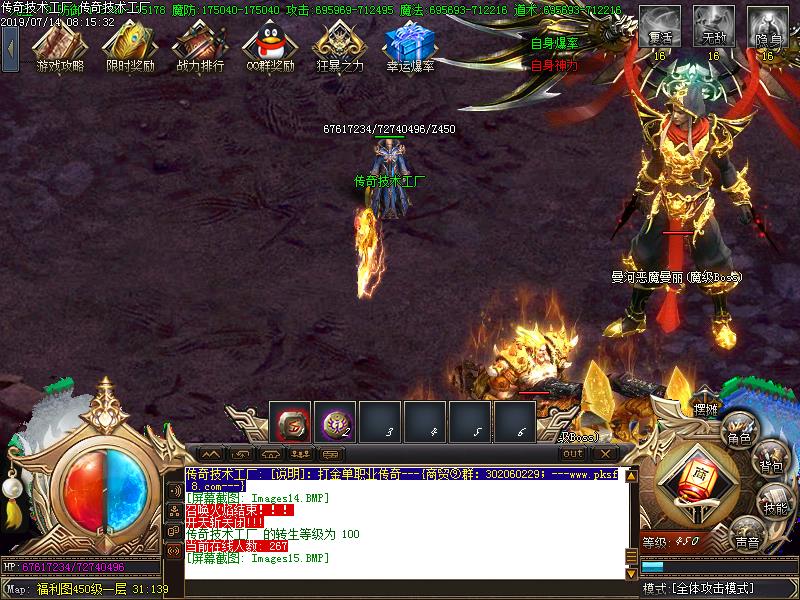Open the 角色 character panel
The height and width of the screenshot is (600, 800).
[x=739, y=428]
